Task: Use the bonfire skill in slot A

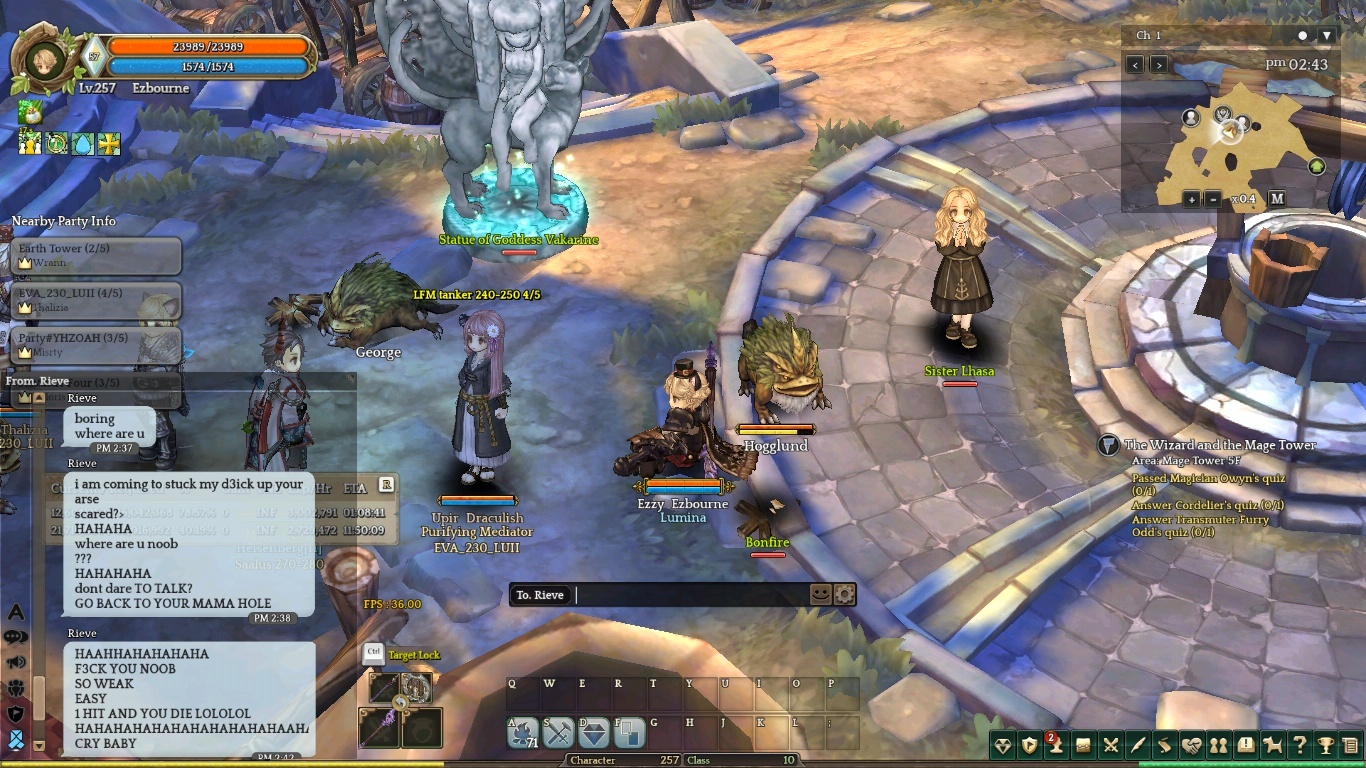Action: 524,734
